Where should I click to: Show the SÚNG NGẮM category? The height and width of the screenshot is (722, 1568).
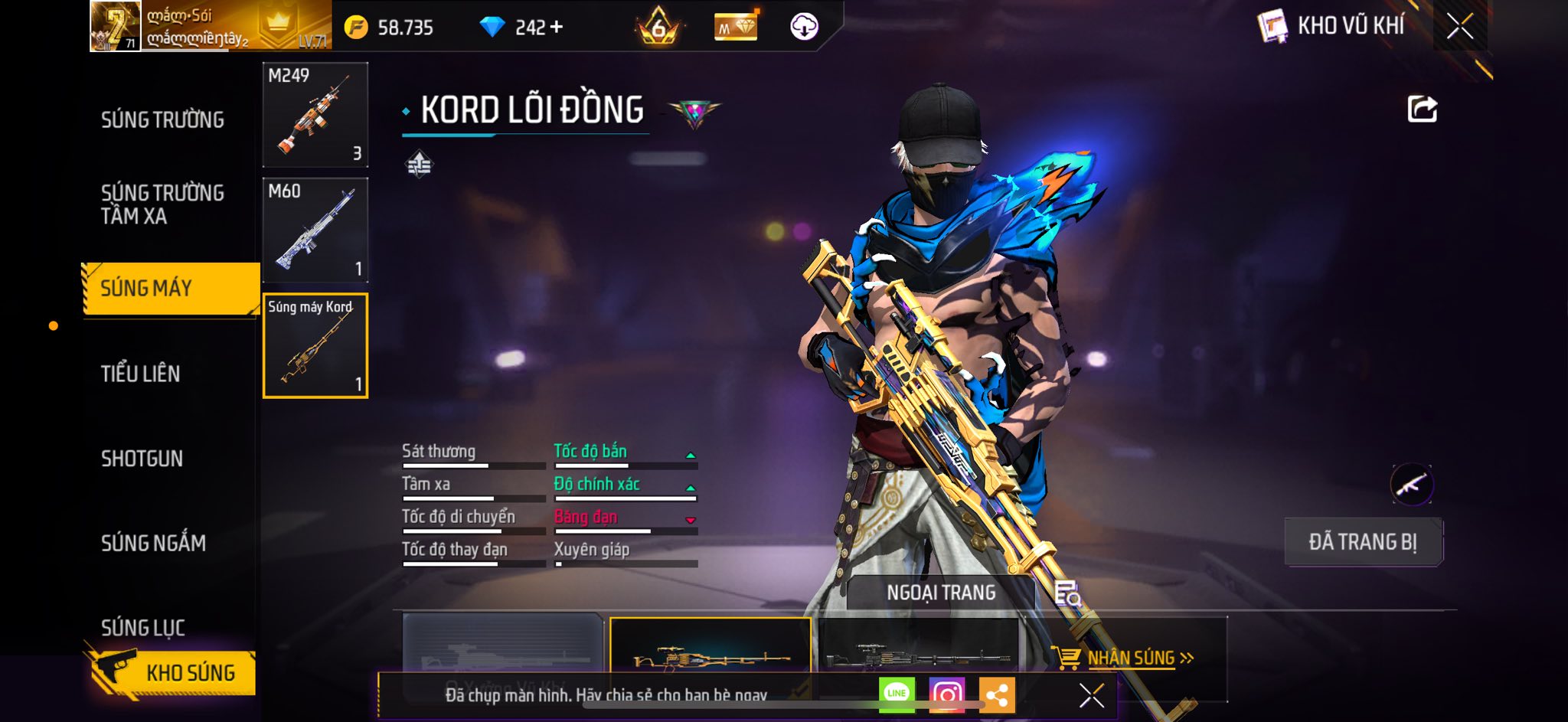153,543
